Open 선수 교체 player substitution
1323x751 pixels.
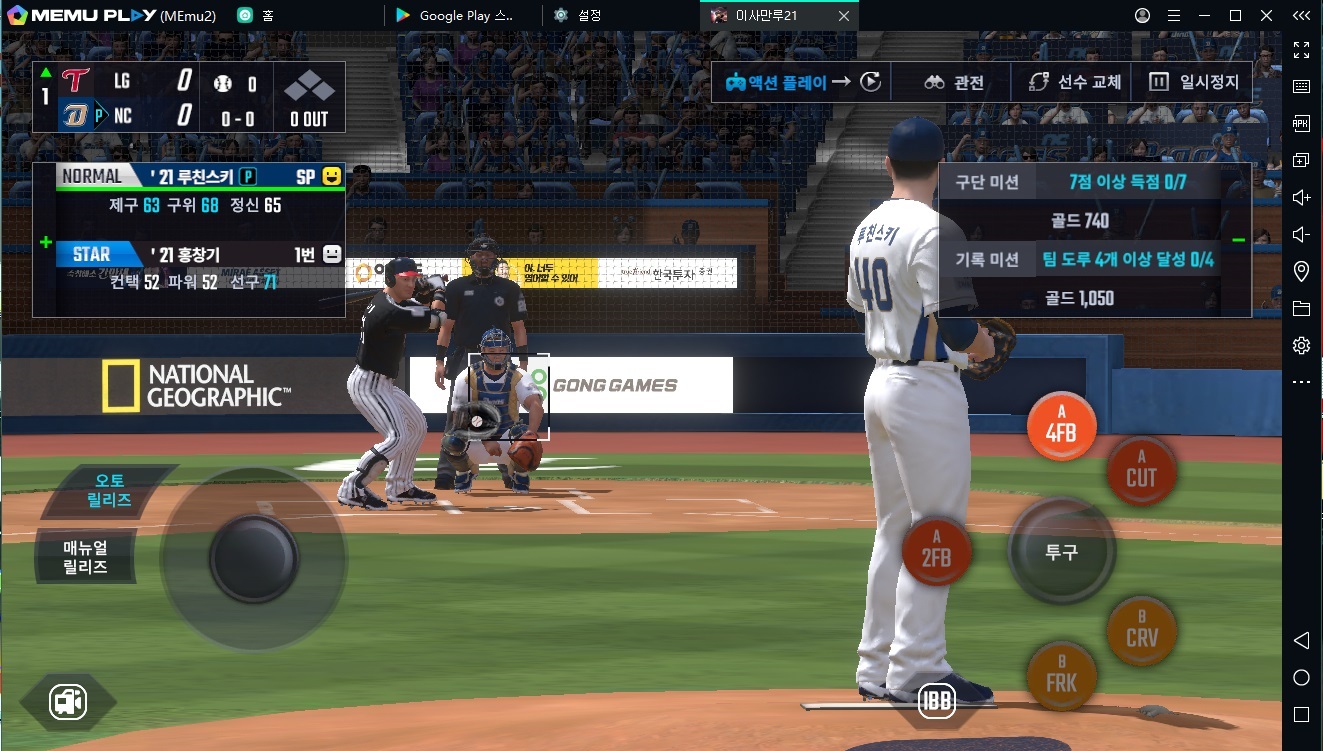click(1075, 82)
